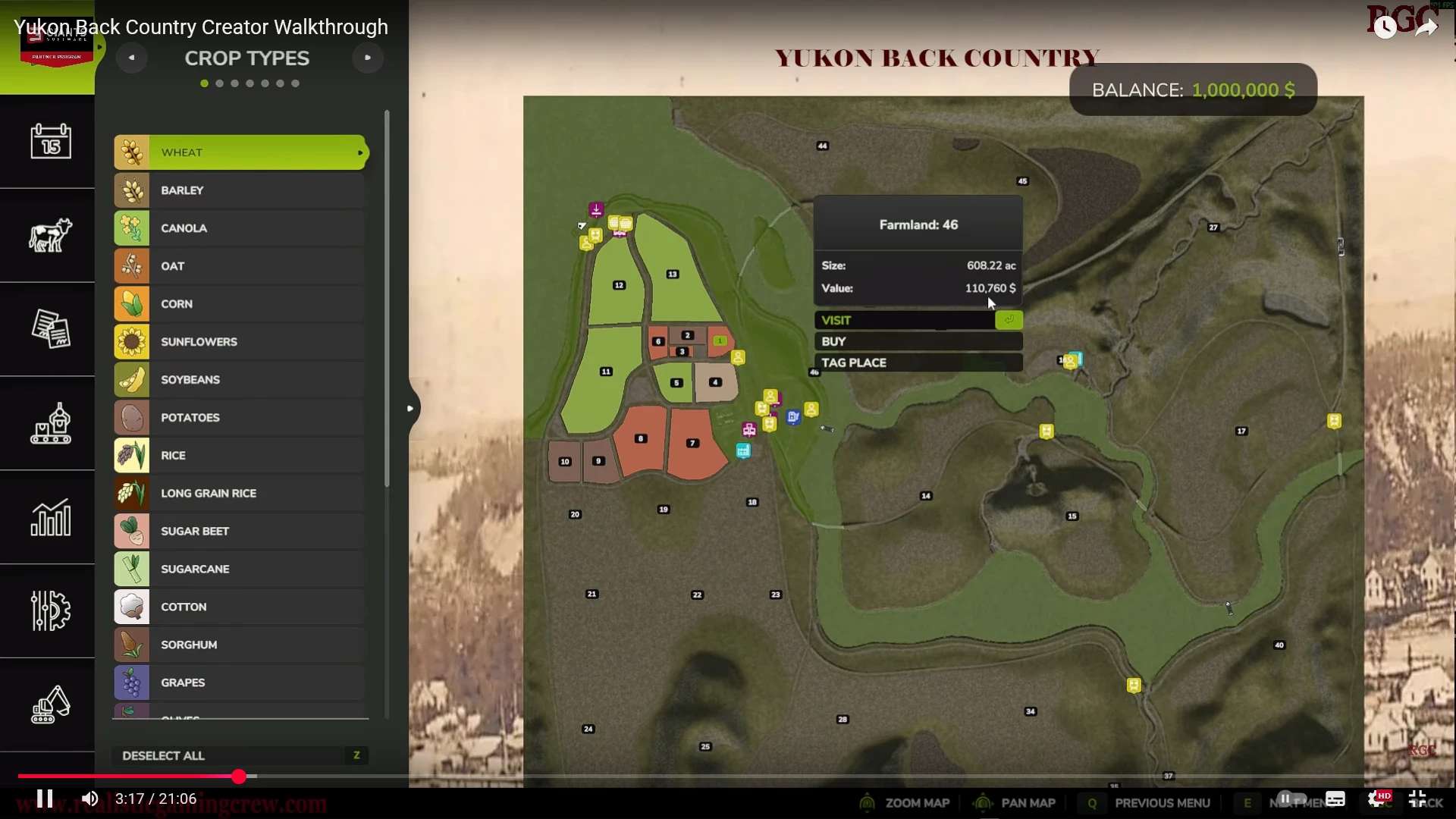Visit Farmland 46
1456x819 pixels.
(918, 320)
